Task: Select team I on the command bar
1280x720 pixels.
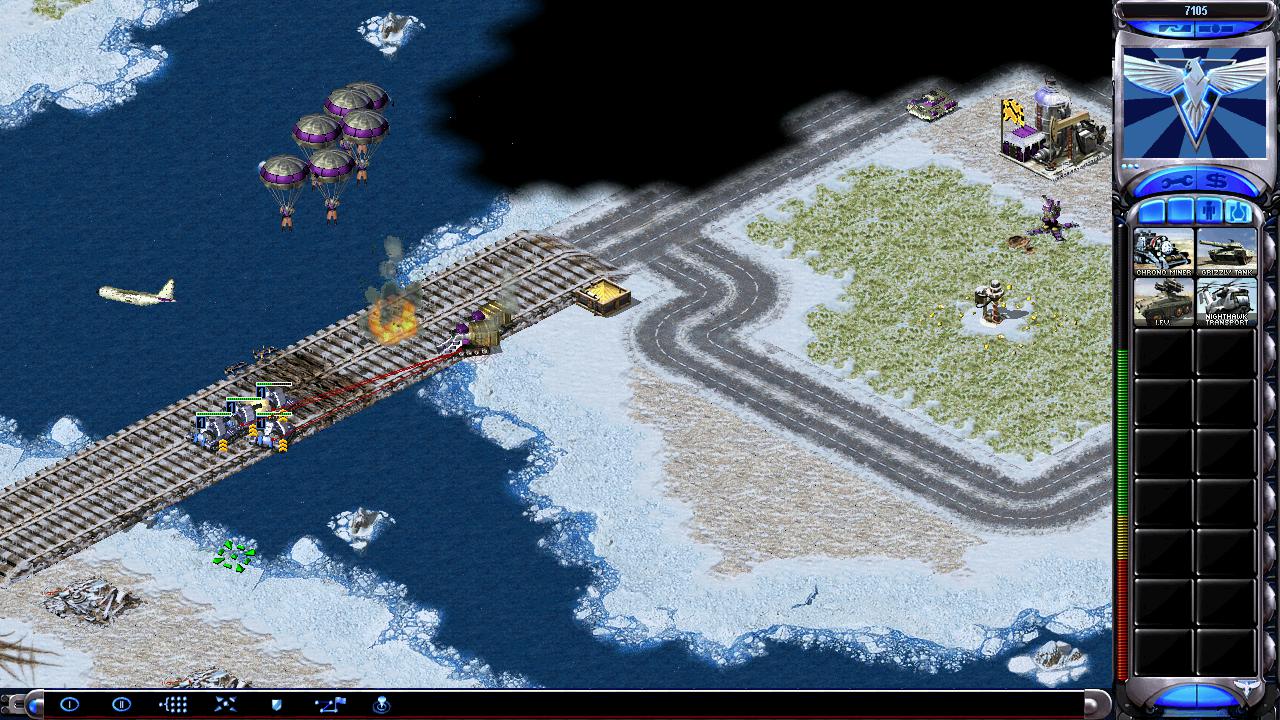Action: 69,704
